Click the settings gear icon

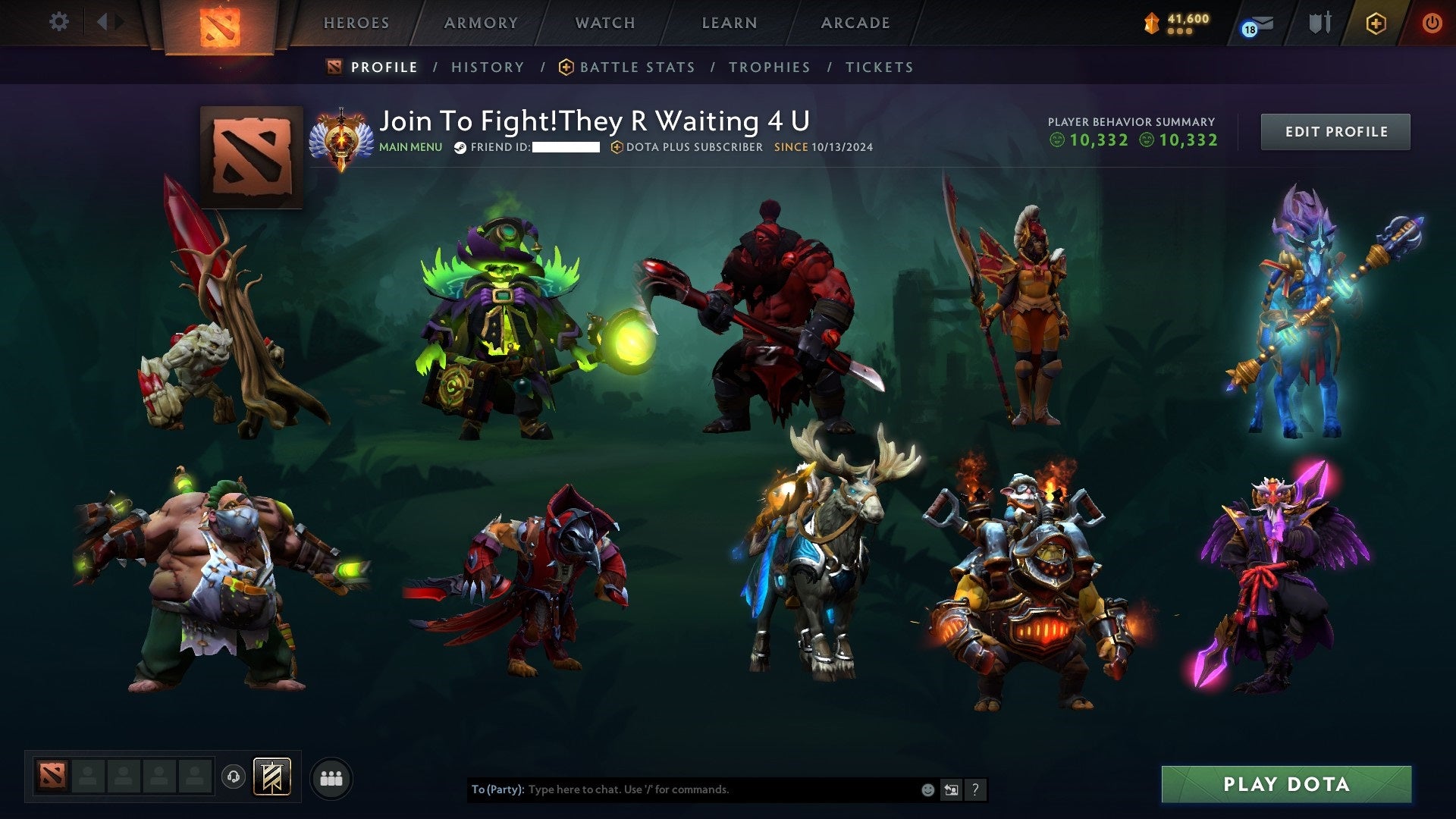(x=58, y=22)
